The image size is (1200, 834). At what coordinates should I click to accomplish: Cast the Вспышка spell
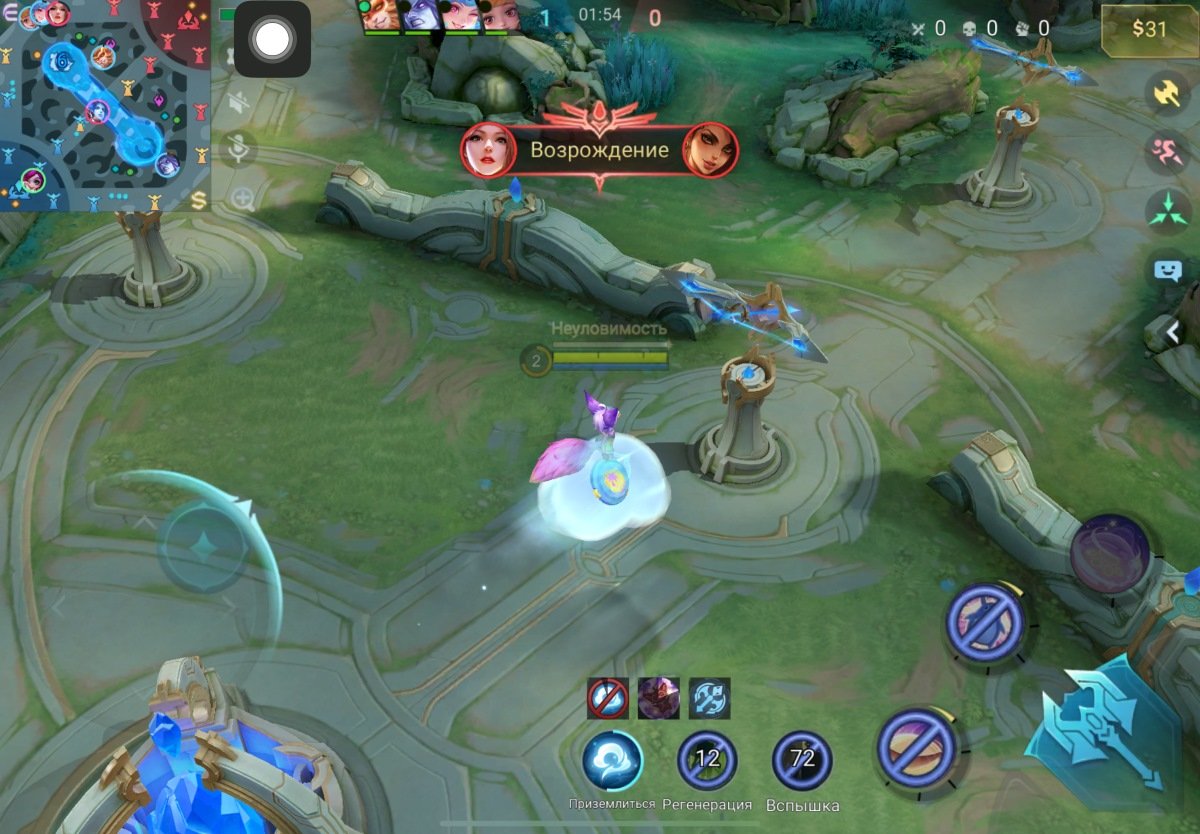click(x=802, y=761)
